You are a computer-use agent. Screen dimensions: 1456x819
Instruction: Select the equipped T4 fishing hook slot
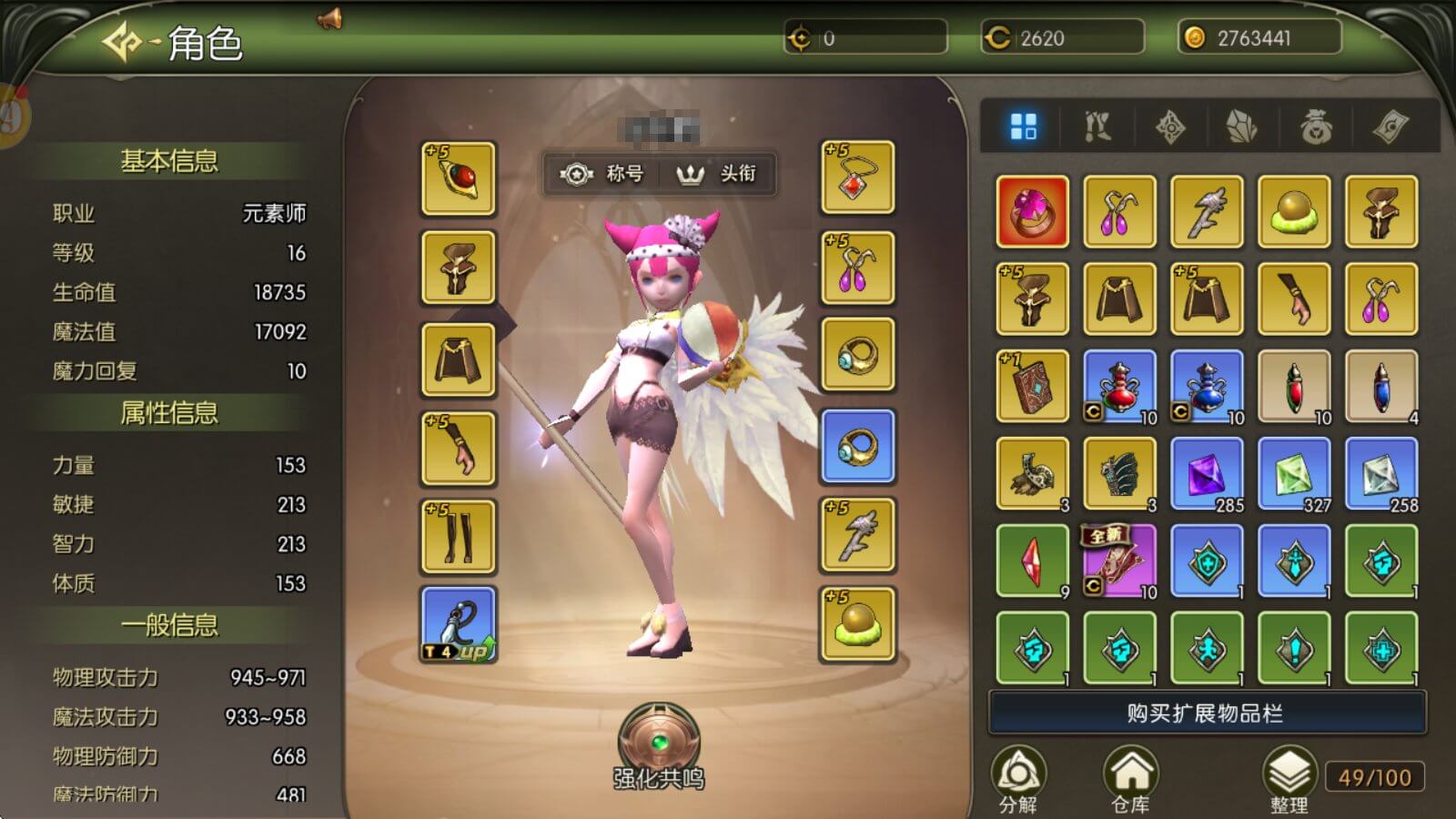[459, 624]
